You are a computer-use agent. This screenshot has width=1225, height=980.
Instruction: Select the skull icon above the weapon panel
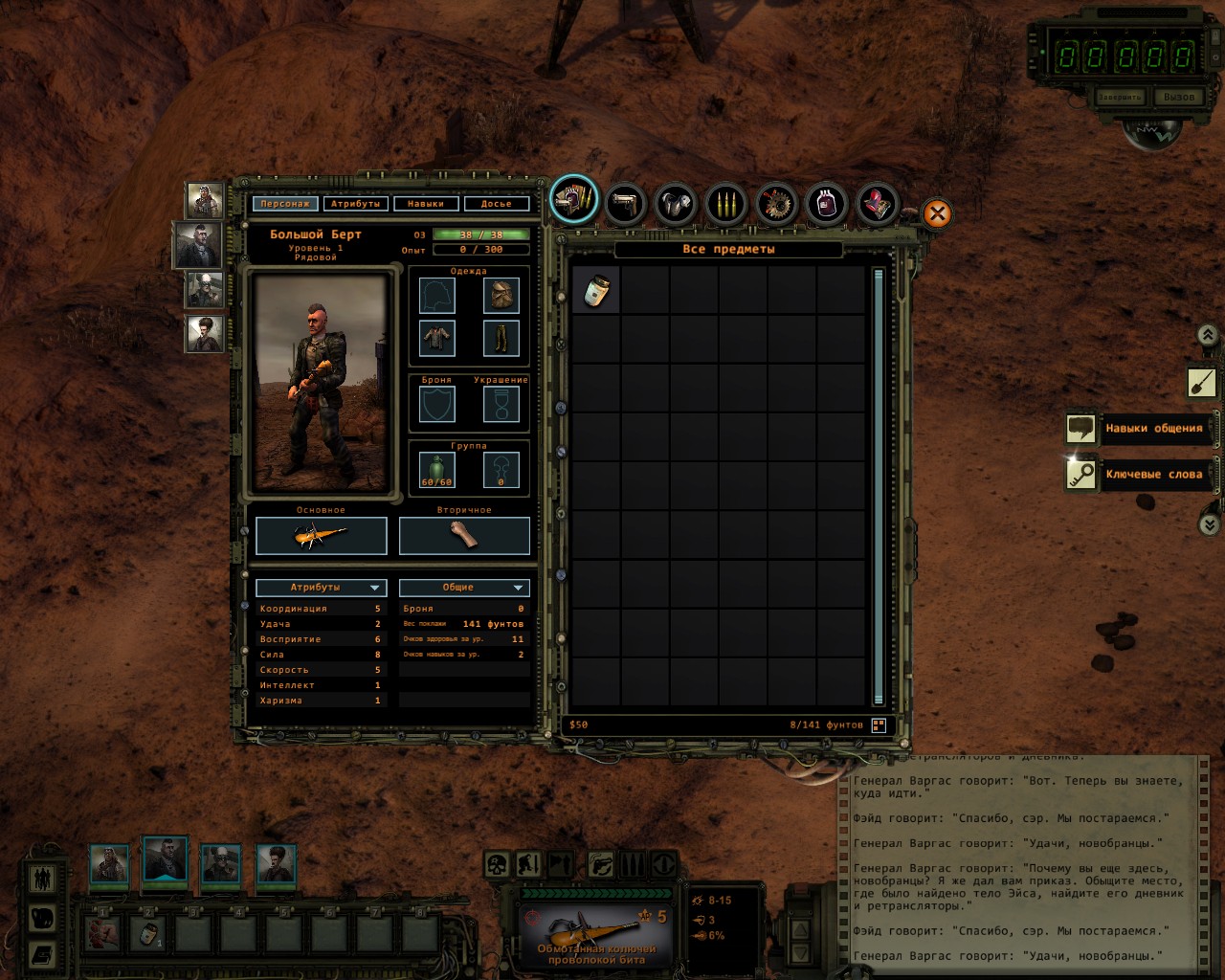tap(497, 865)
